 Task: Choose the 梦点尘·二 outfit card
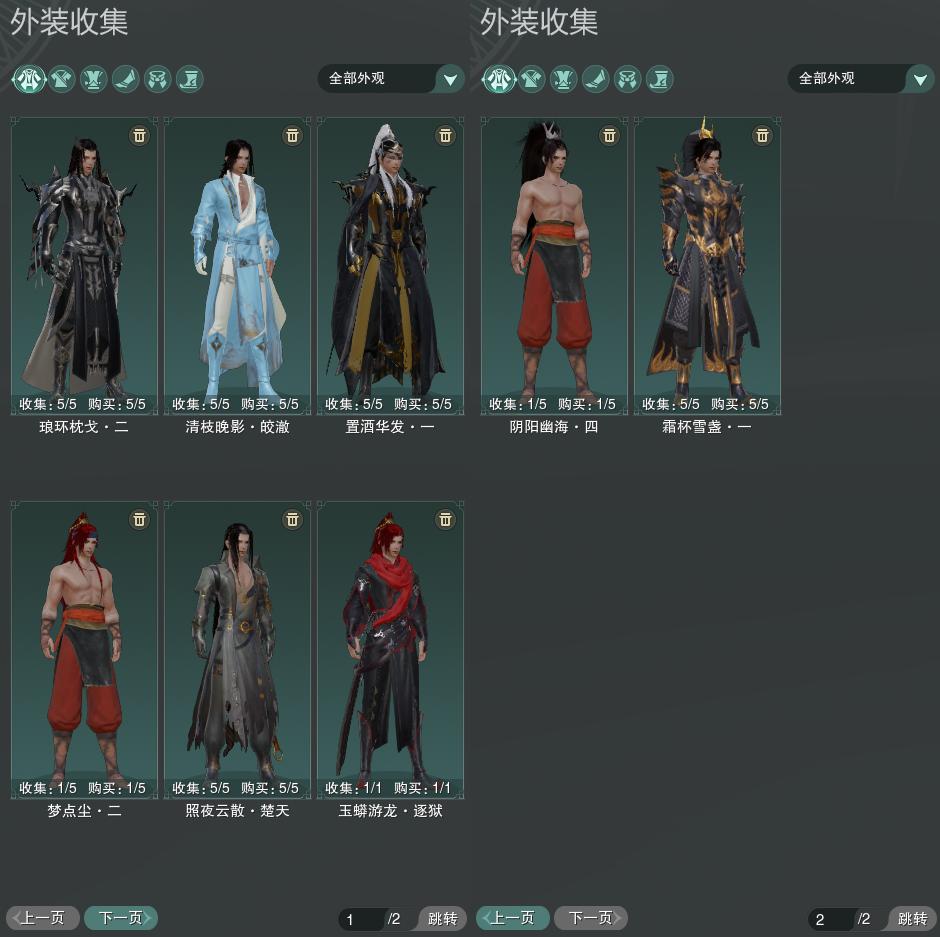point(84,649)
